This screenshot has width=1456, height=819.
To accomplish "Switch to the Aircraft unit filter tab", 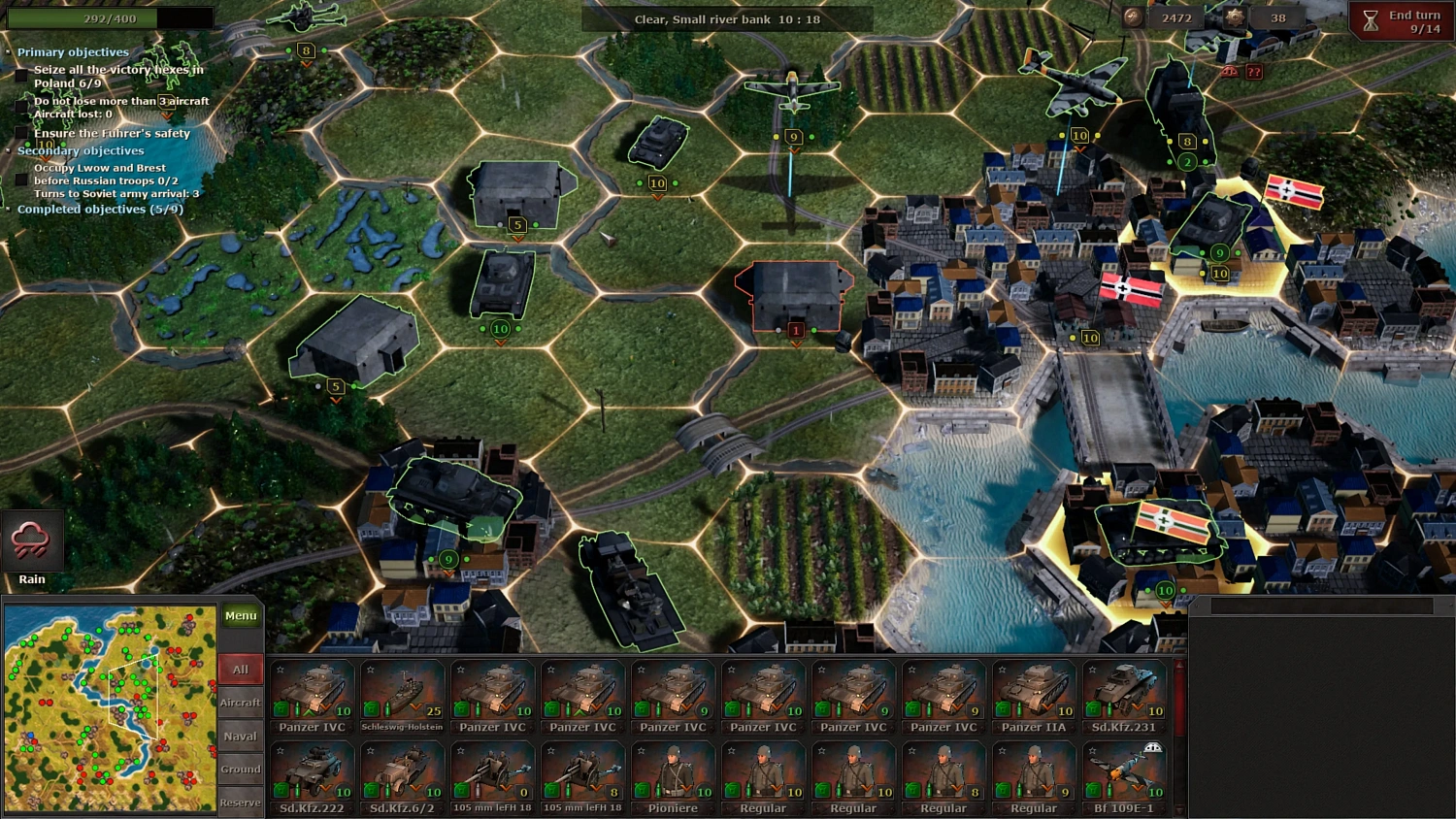I will (x=240, y=703).
